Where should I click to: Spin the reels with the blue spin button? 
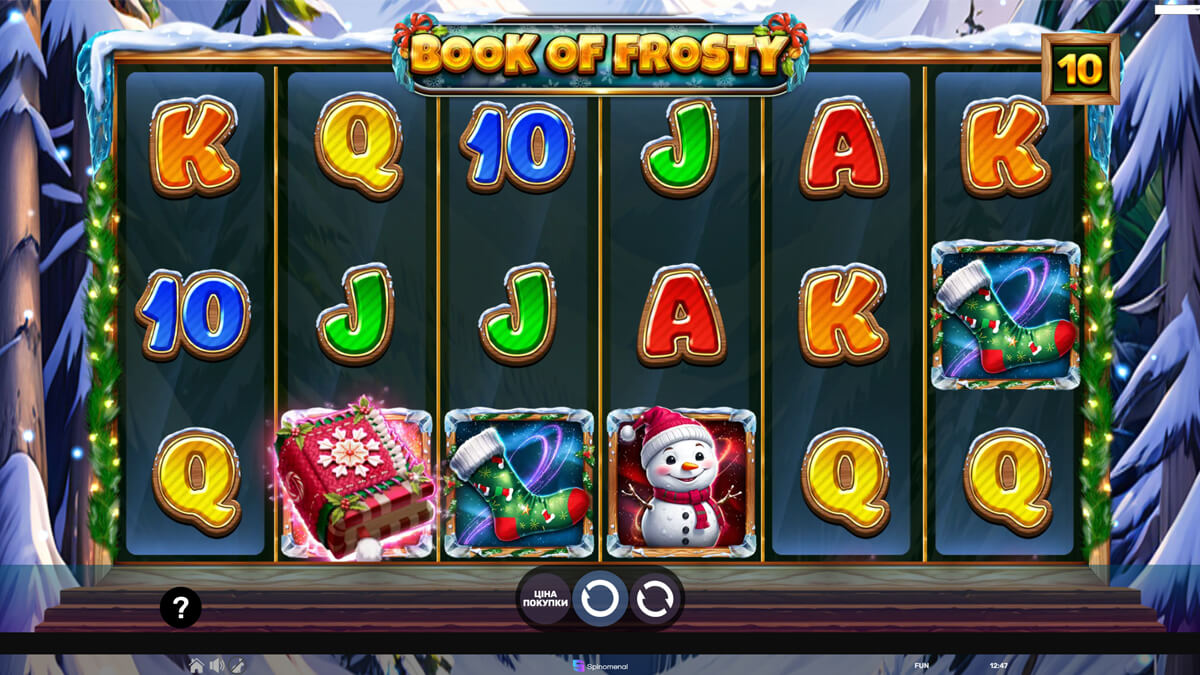600,599
